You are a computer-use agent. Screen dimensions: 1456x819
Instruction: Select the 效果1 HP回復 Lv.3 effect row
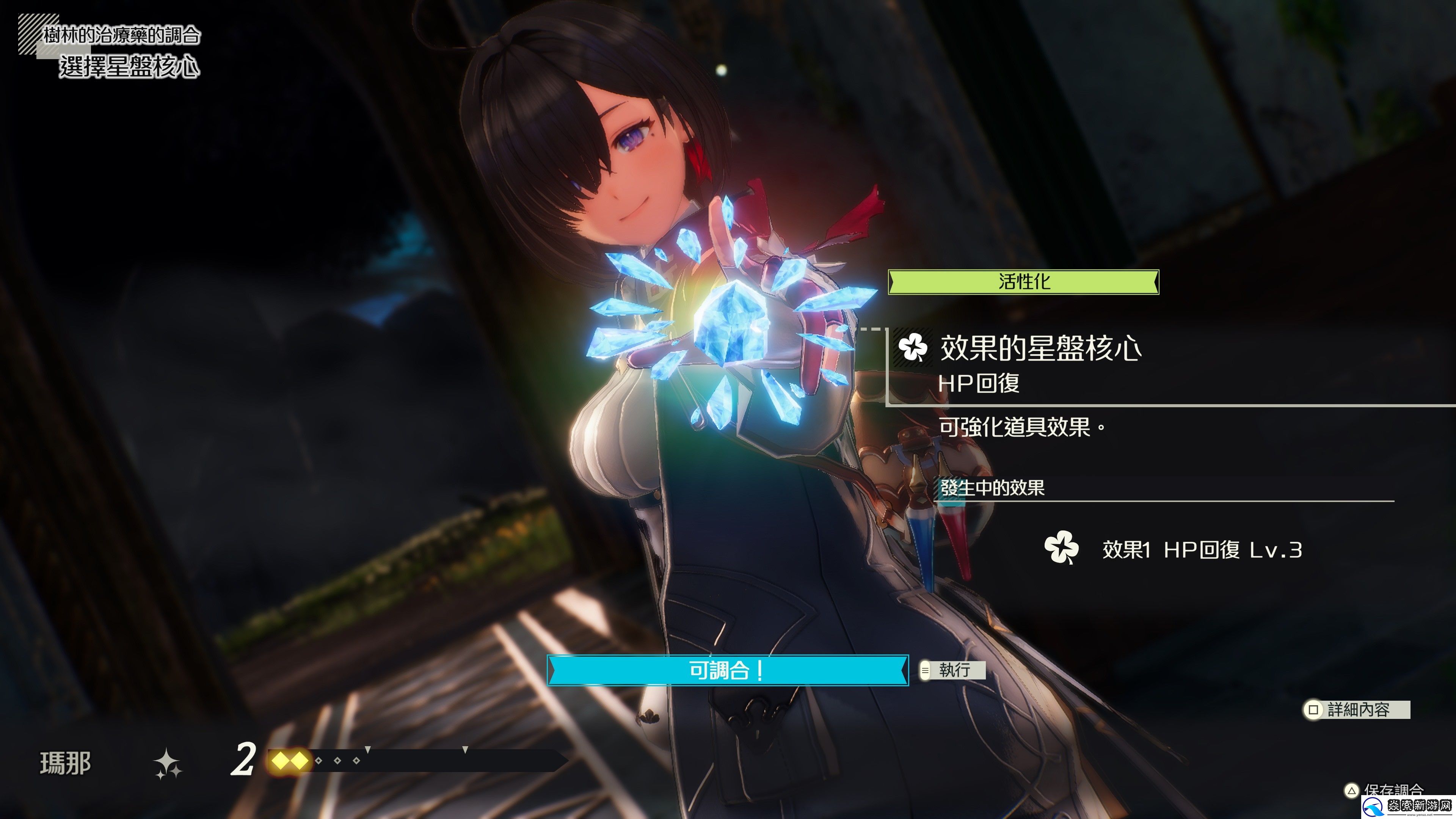click(x=1174, y=549)
